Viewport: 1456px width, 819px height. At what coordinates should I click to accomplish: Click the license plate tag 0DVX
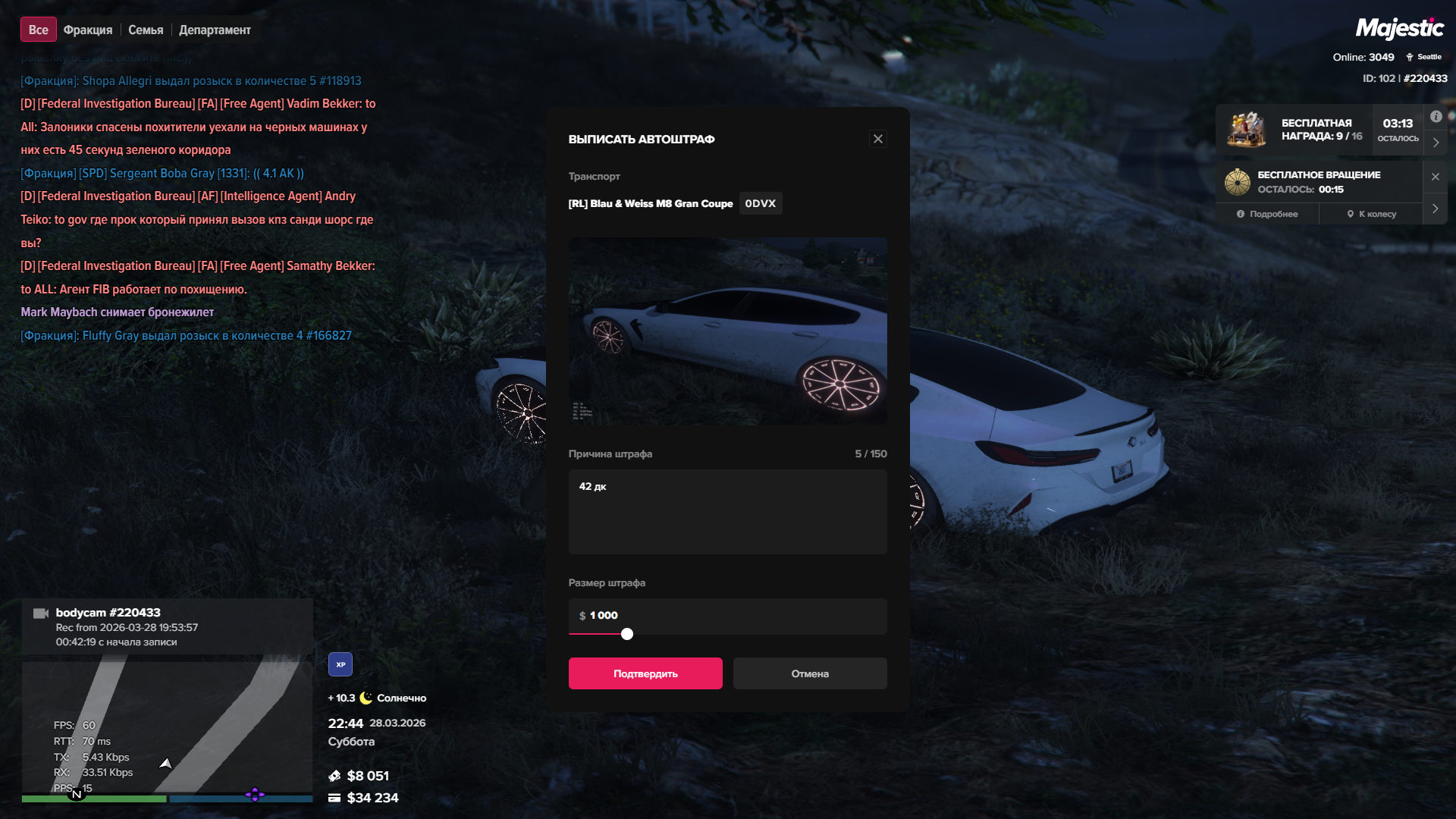760,203
